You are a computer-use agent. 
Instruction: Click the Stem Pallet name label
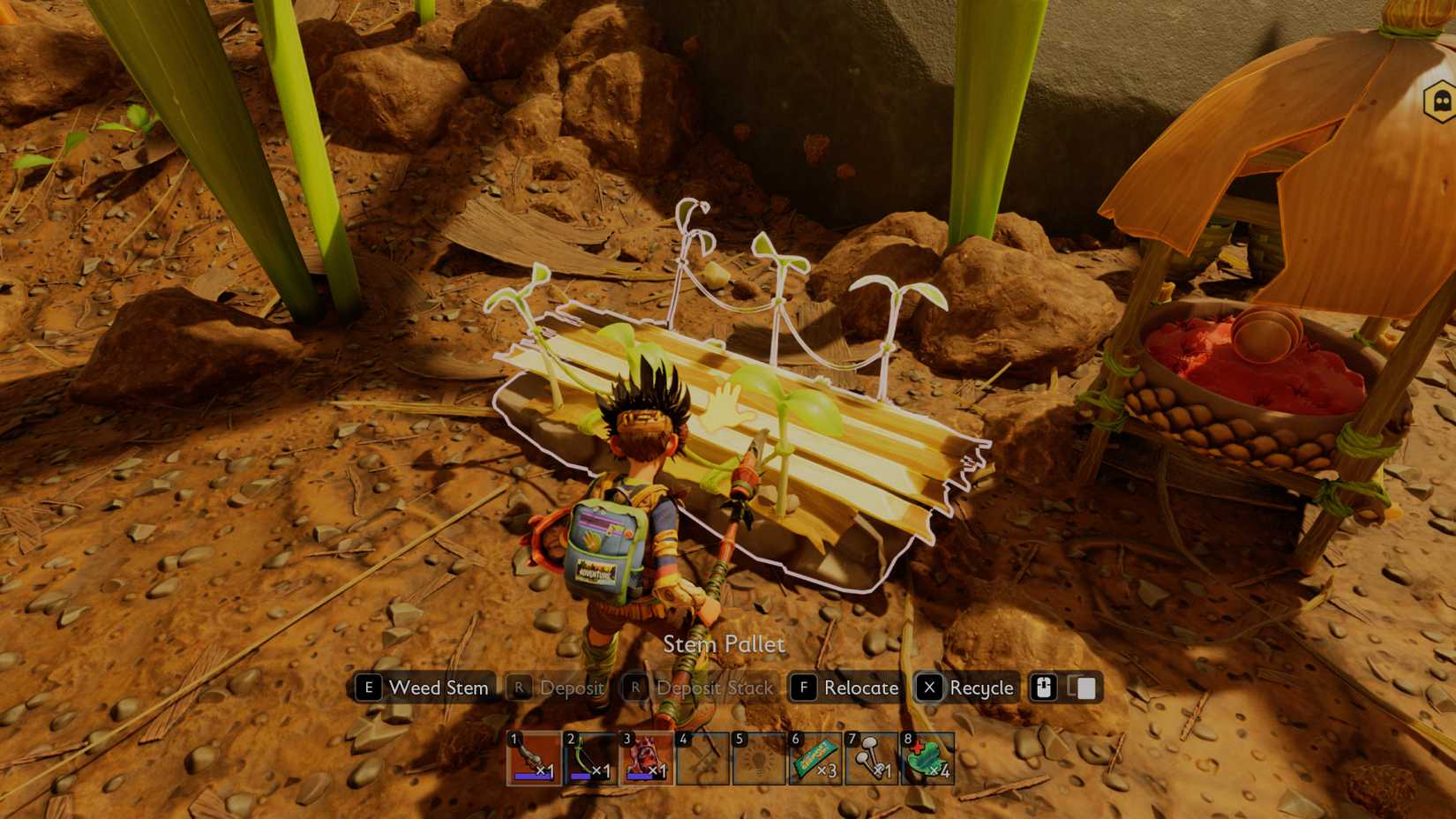[x=724, y=645]
